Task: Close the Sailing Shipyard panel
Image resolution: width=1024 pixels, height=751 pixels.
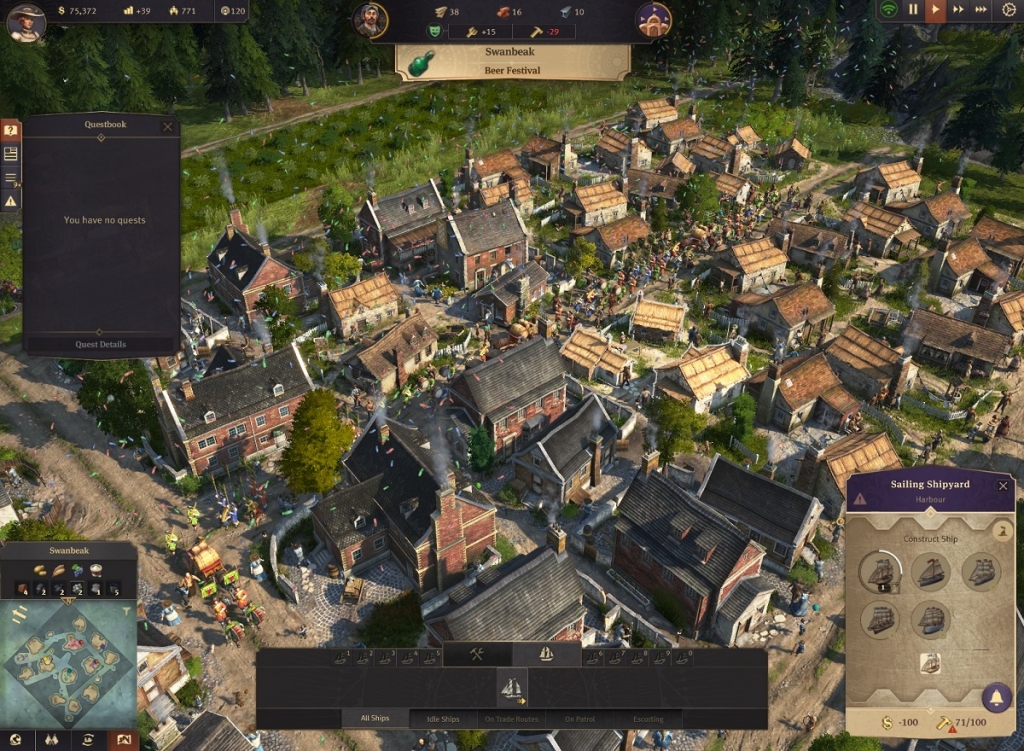Action: tap(1003, 485)
